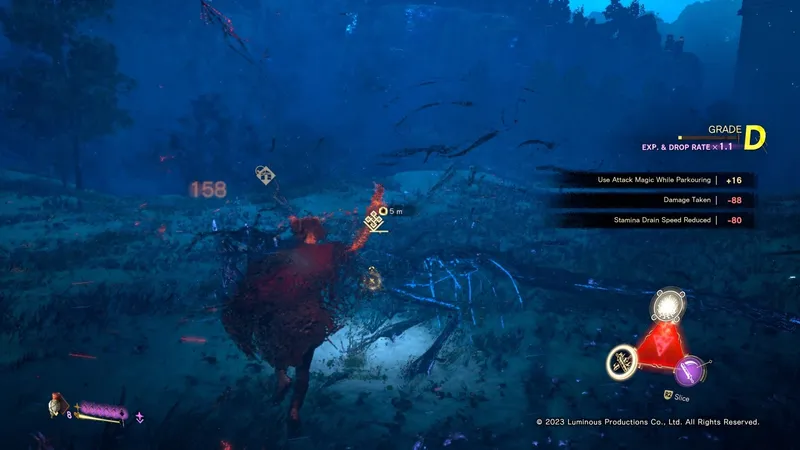Select the Use Attack Magic While Parkouring row
800x450 pixels.
pyautogui.click(x=655, y=180)
